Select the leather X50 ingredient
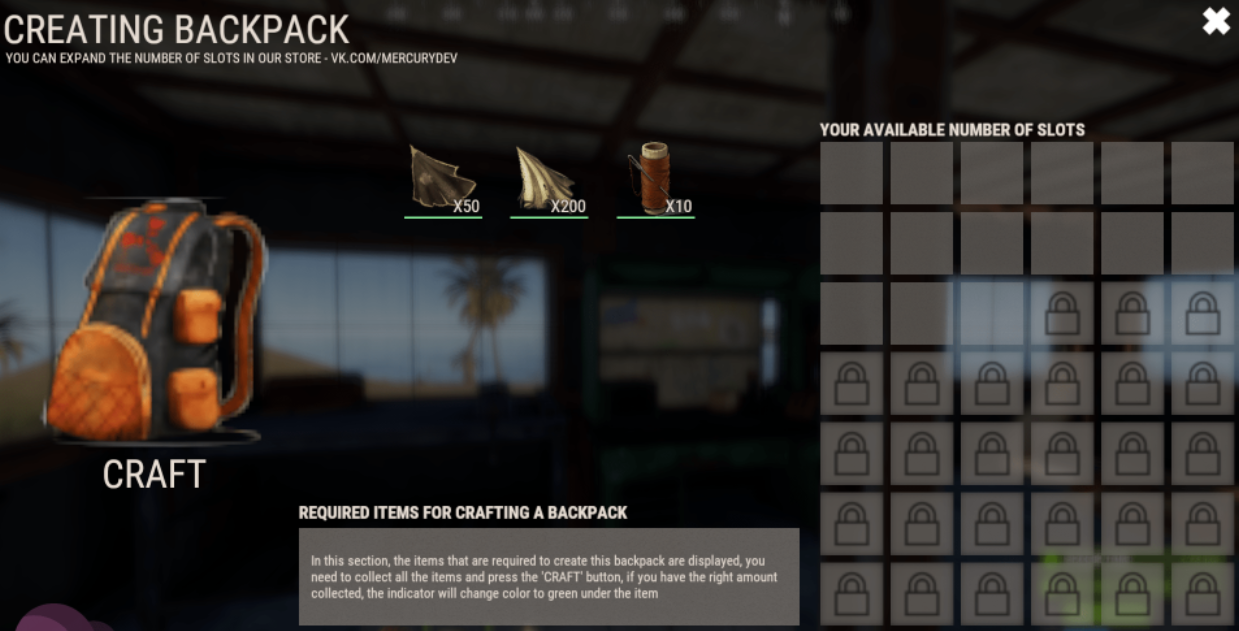 click(x=443, y=180)
